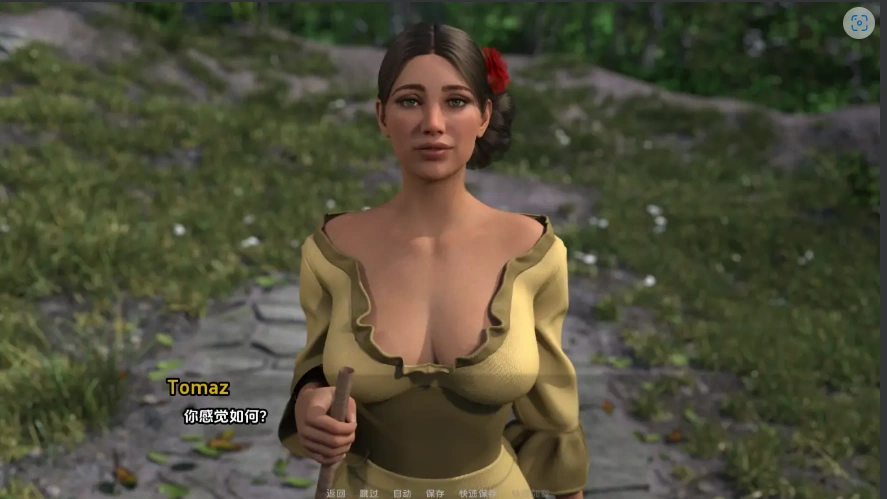Quick save with the 快速保存 button

pyautogui.click(x=477, y=493)
